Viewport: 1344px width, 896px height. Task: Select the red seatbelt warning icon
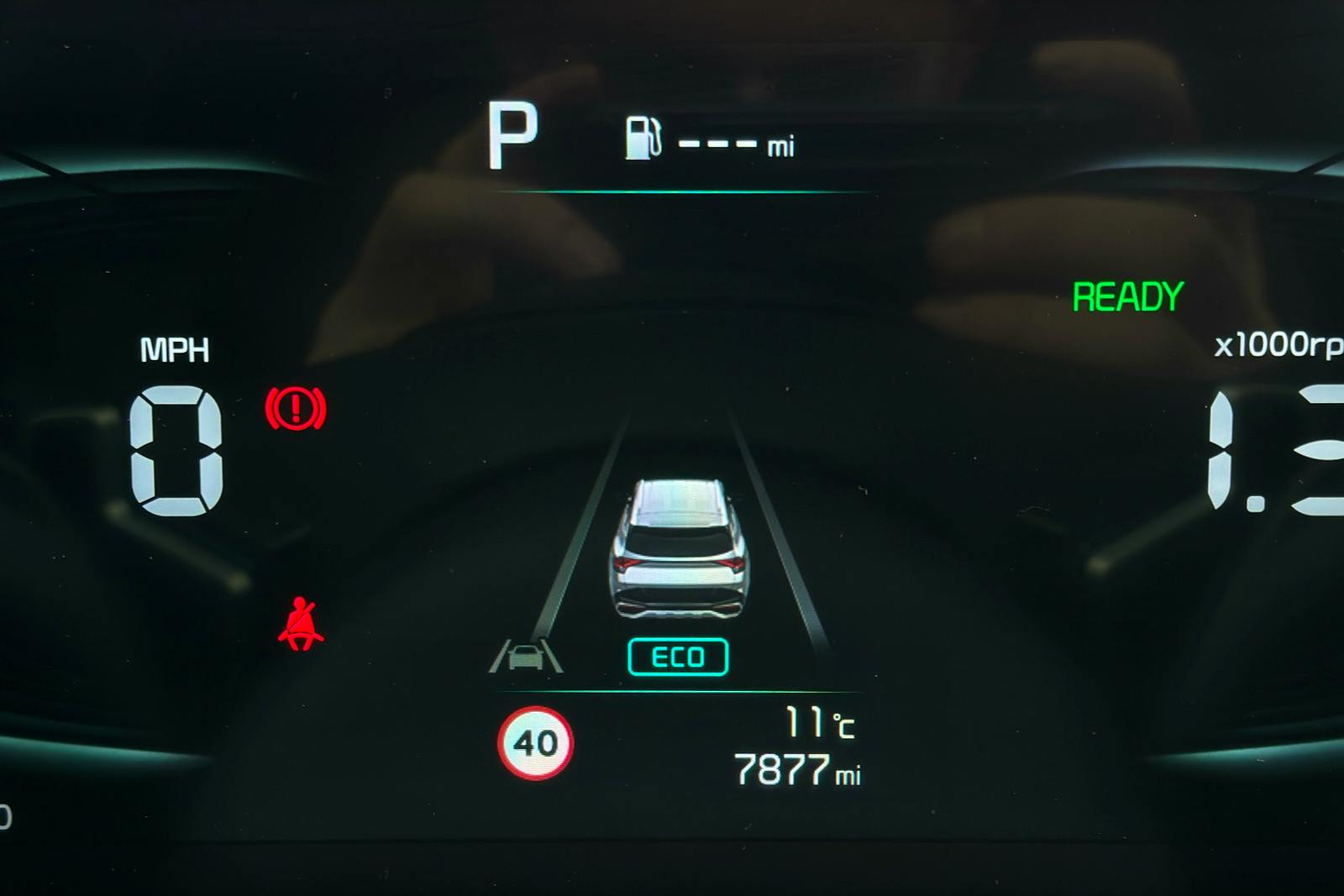coord(300,625)
